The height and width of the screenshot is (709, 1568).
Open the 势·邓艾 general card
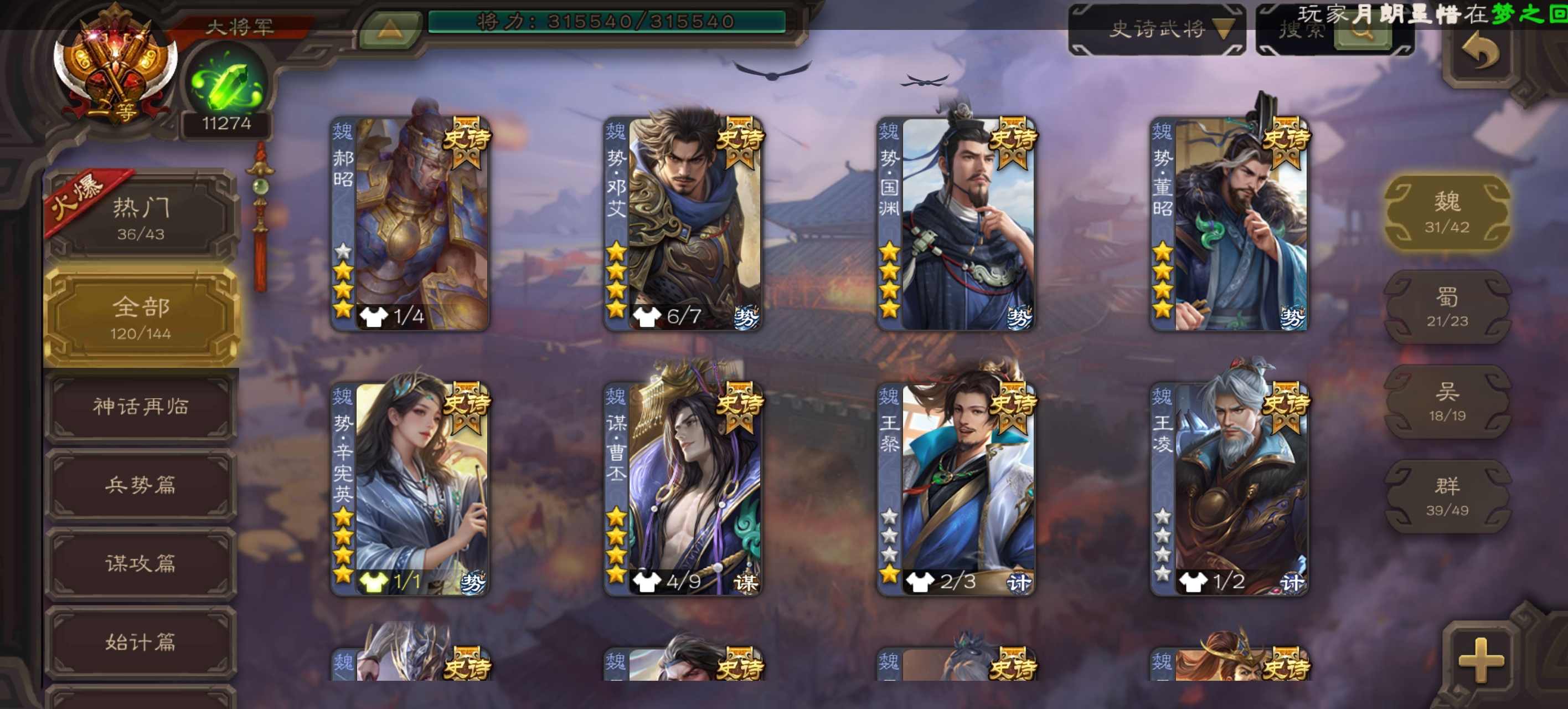pyautogui.click(x=682, y=224)
